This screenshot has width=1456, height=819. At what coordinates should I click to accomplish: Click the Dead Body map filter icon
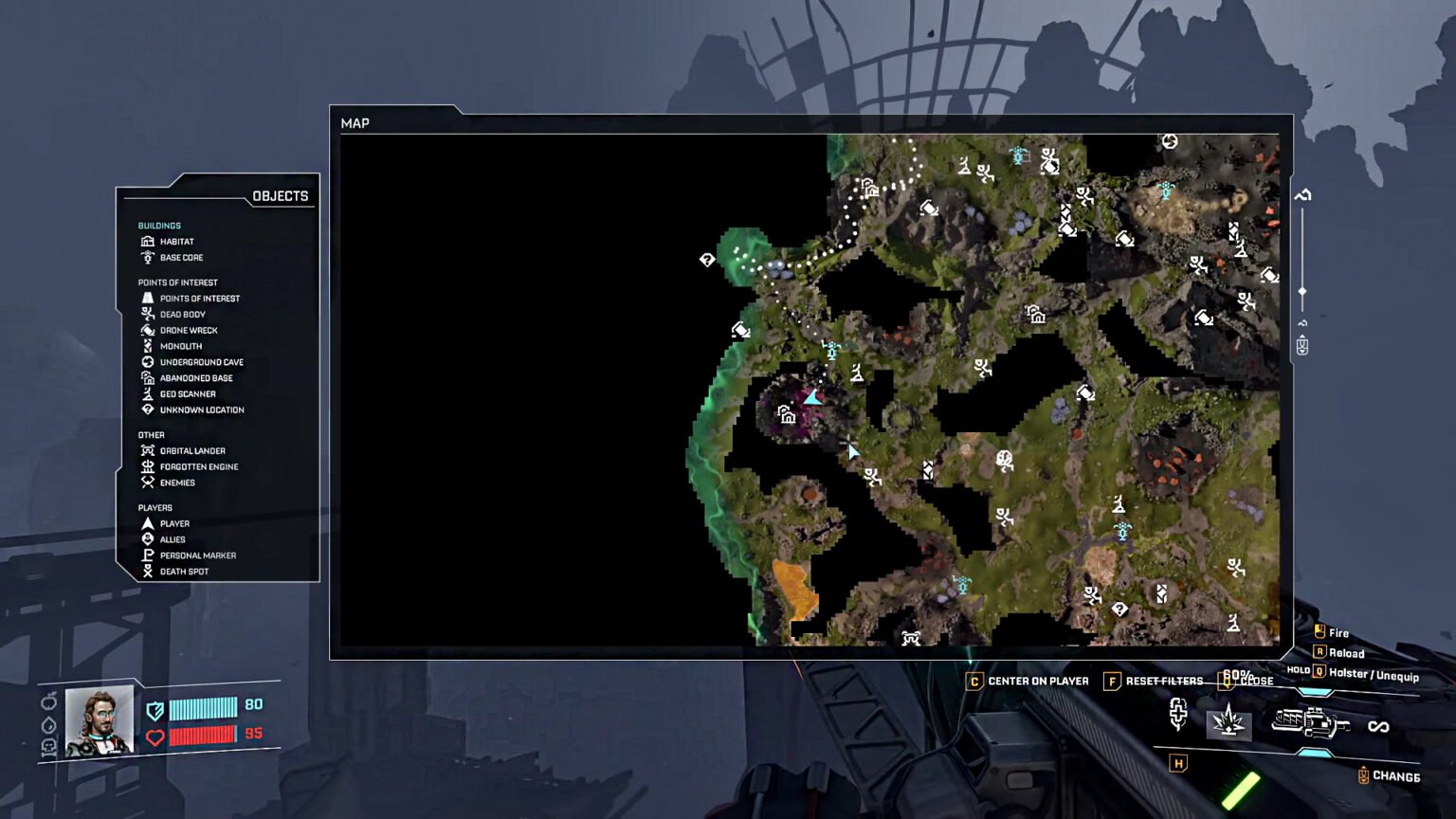pos(148,314)
